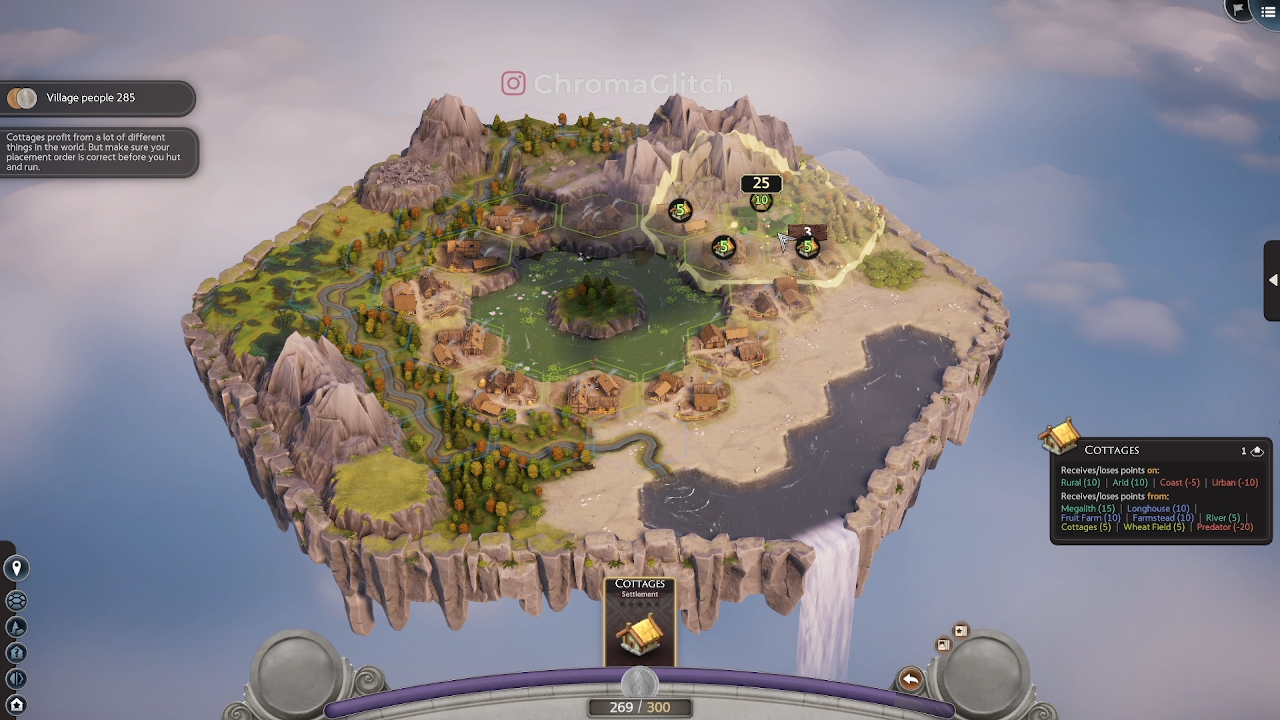Click the flag icon in the top corner
The image size is (1280, 720).
click(1239, 11)
